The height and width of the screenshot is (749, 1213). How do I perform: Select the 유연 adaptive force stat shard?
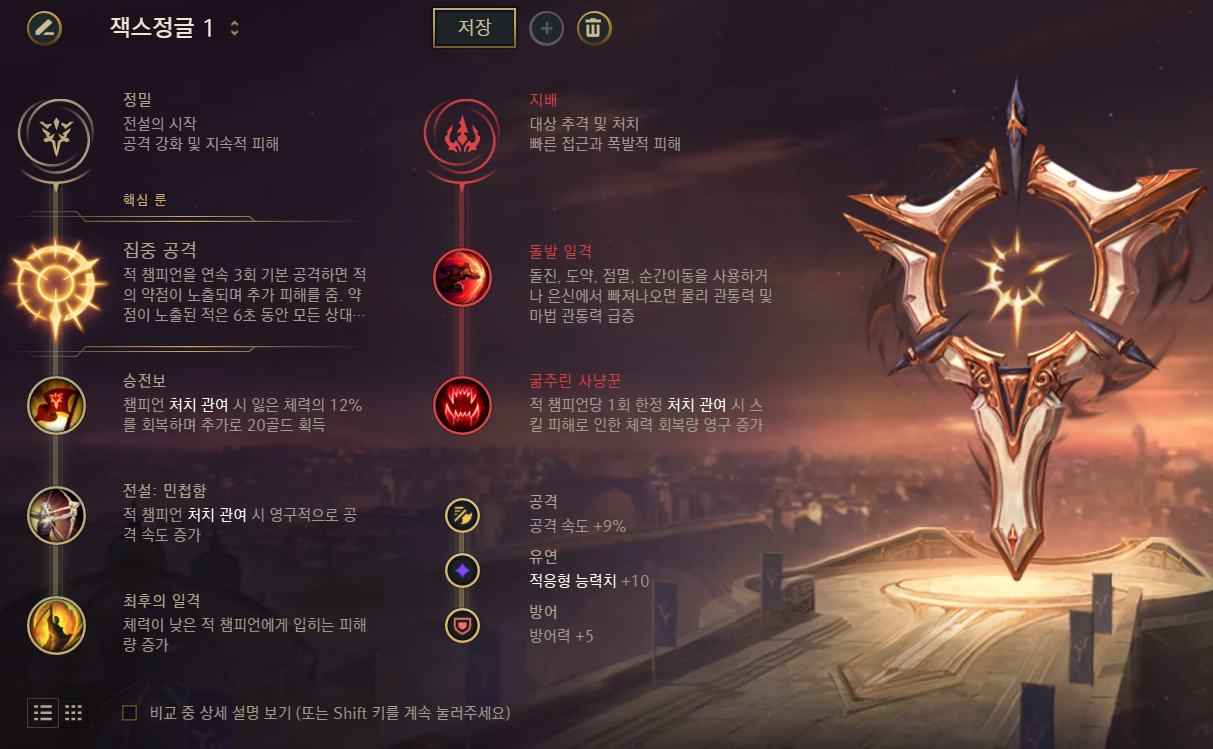pyautogui.click(x=462, y=571)
